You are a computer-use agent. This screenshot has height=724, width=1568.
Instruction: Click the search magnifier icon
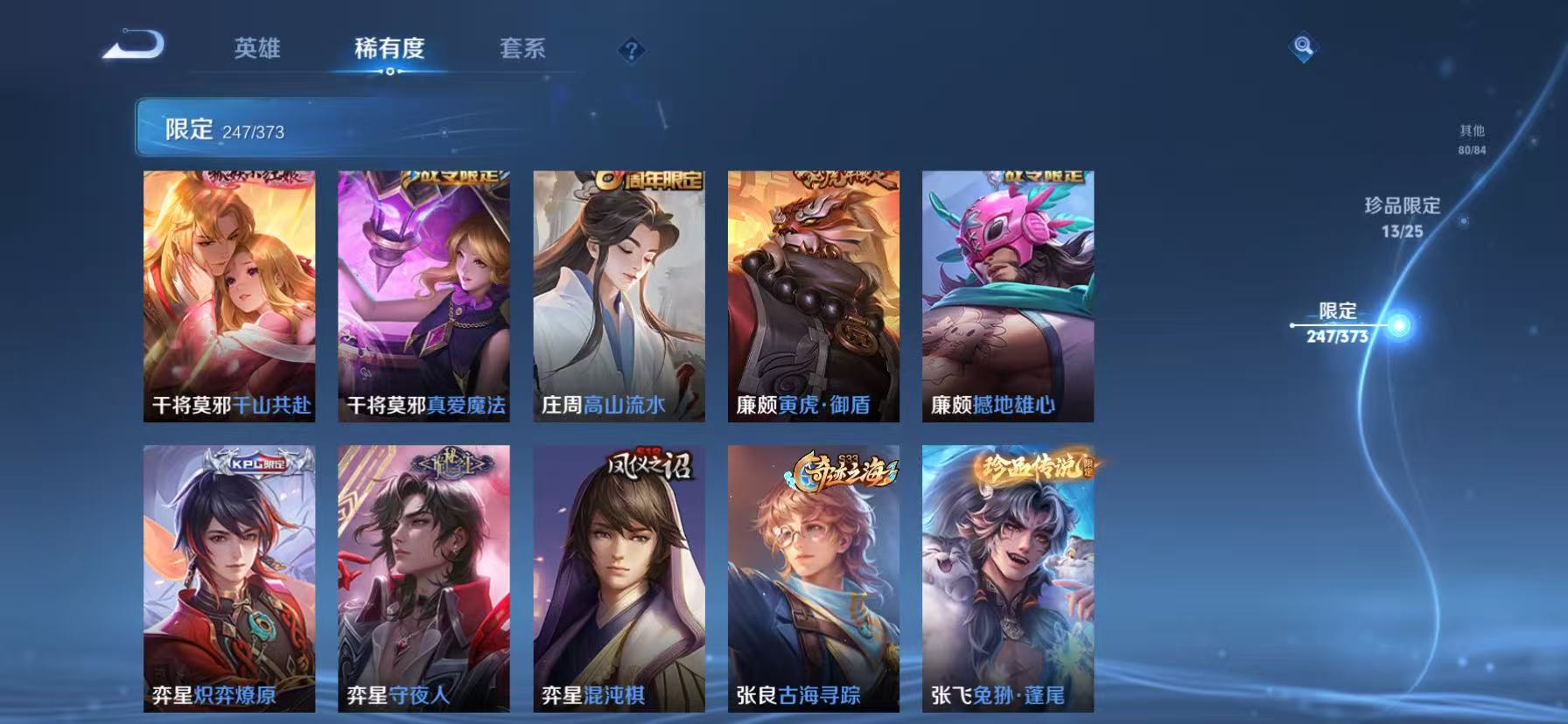tap(1303, 48)
